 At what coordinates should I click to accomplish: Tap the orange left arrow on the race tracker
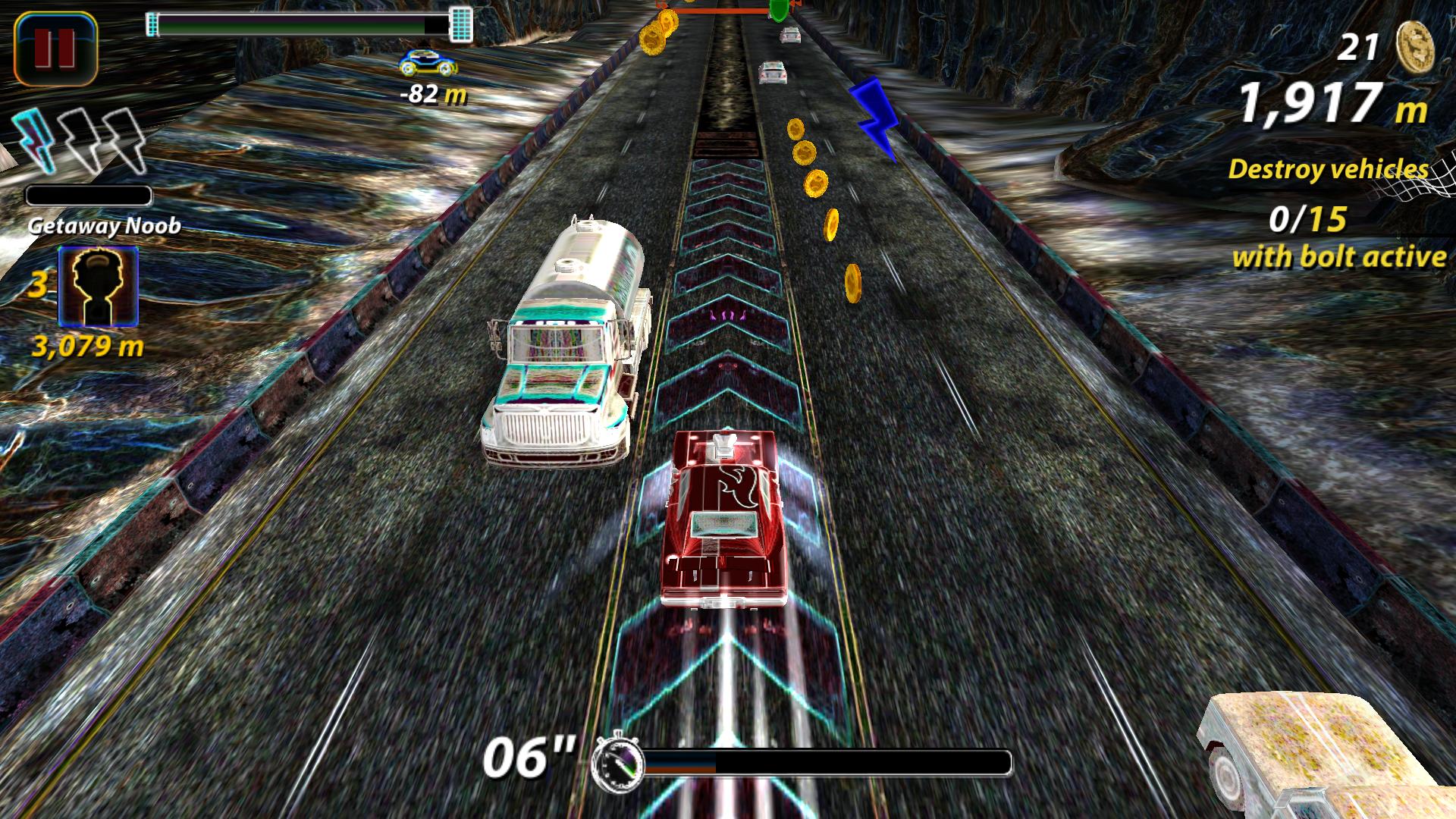pyautogui.click(x=661, y=6)
